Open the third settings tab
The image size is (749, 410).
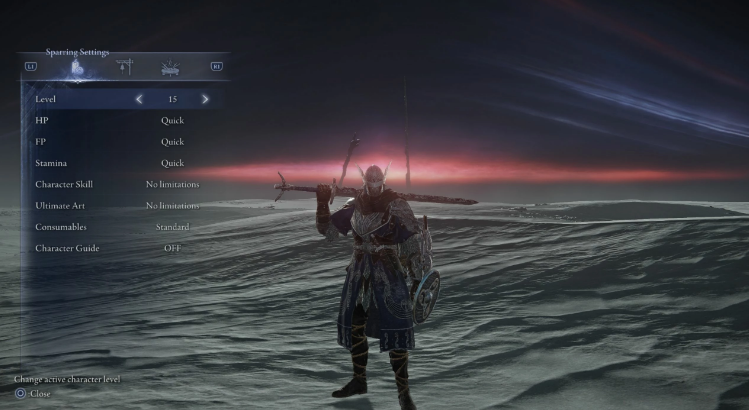pos(170,68)
